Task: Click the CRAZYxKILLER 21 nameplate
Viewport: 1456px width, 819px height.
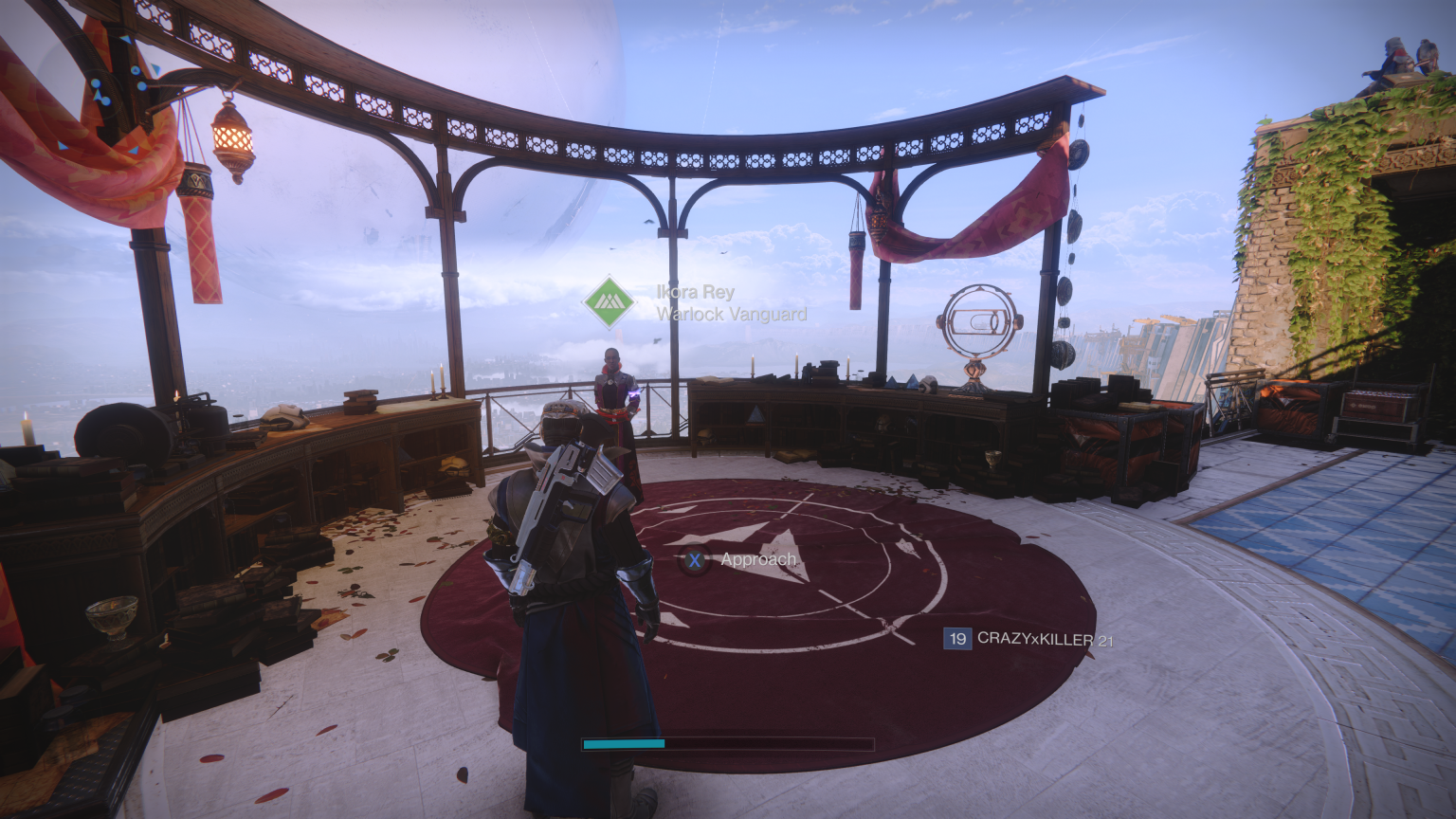Action: click(x=1039, y=641)
